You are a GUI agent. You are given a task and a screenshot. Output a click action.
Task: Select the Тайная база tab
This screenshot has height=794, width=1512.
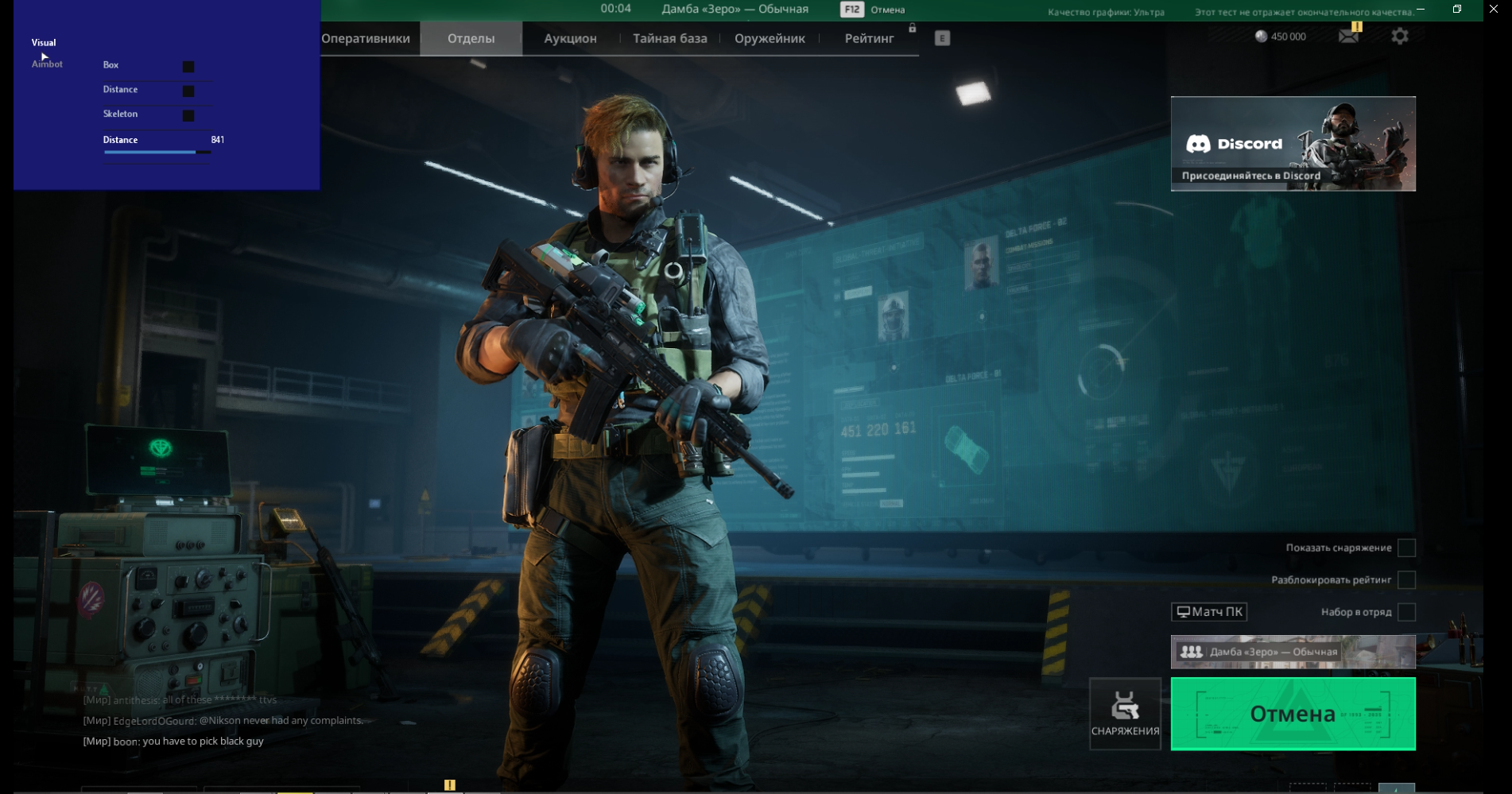coord(669,38)
